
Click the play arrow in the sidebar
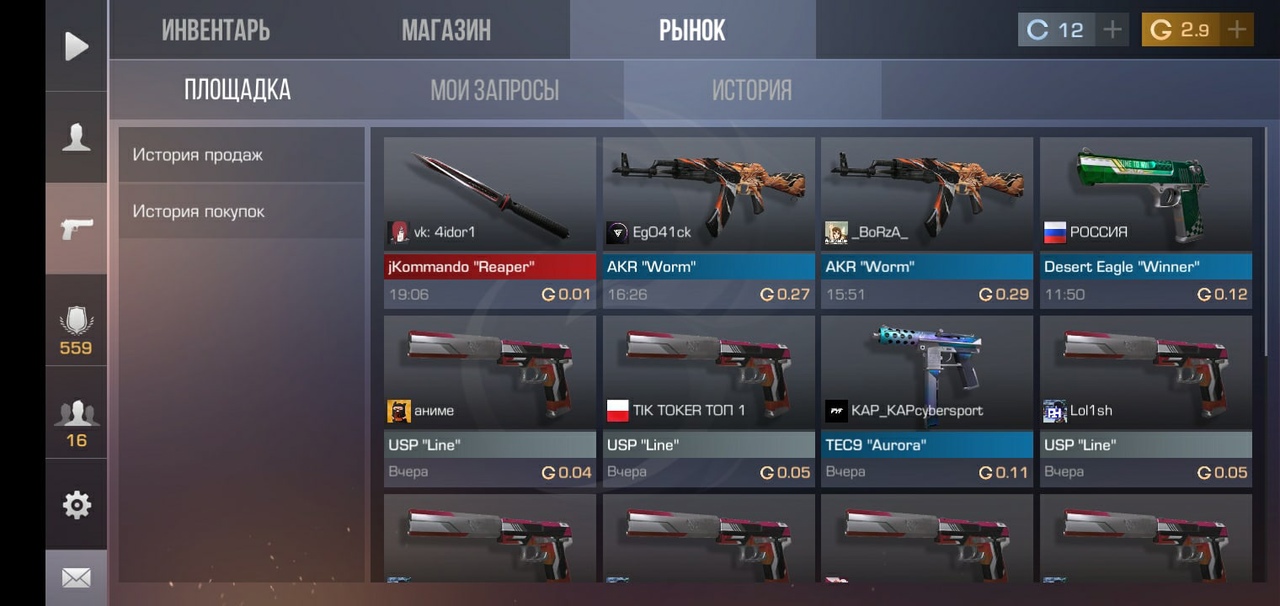[x=76, y=46]
